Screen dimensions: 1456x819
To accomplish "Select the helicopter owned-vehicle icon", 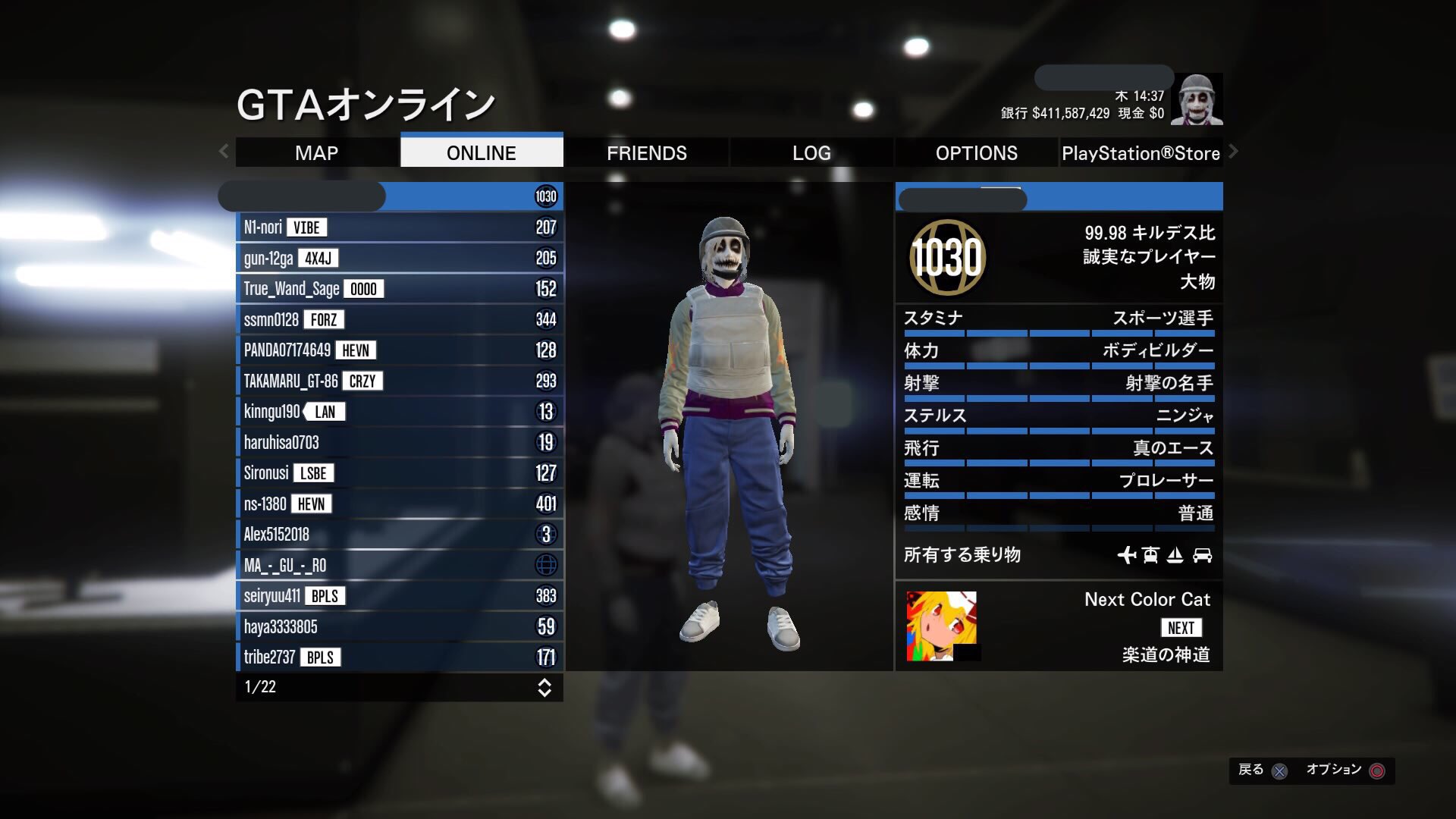I will pos(1150,555).
